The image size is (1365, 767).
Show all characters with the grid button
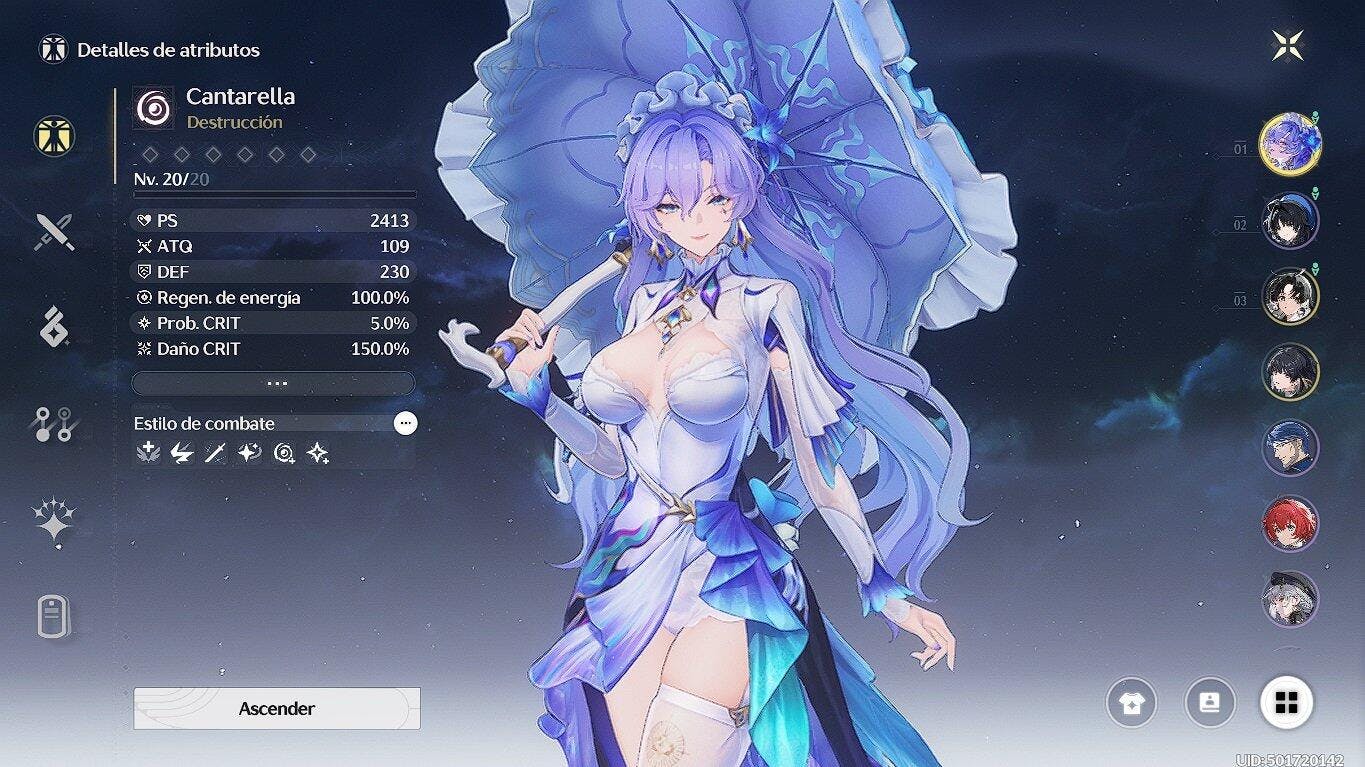pyautogui.click(x=1286, y=703)
